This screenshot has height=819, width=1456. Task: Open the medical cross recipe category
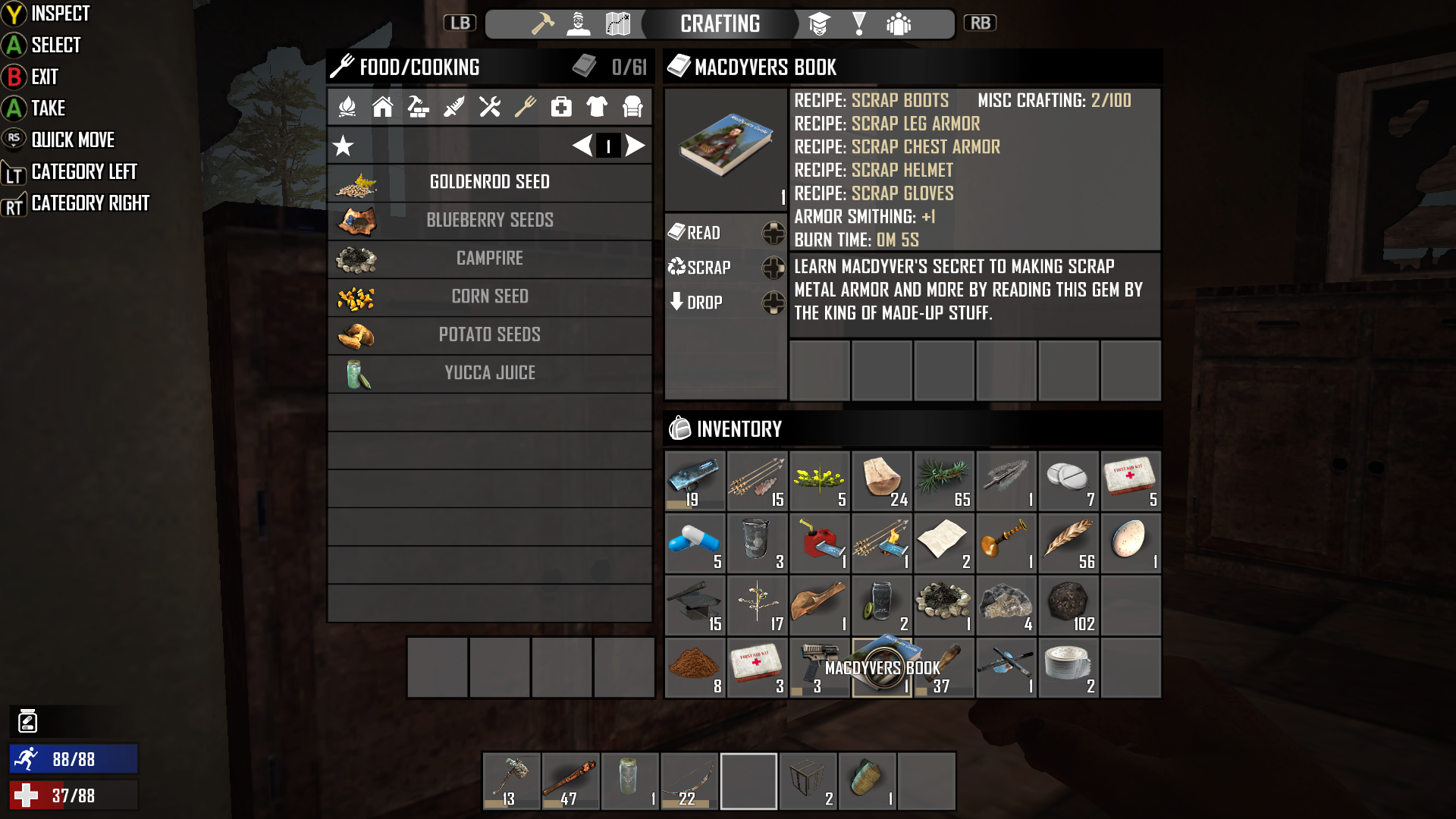(x=561, y=107)
